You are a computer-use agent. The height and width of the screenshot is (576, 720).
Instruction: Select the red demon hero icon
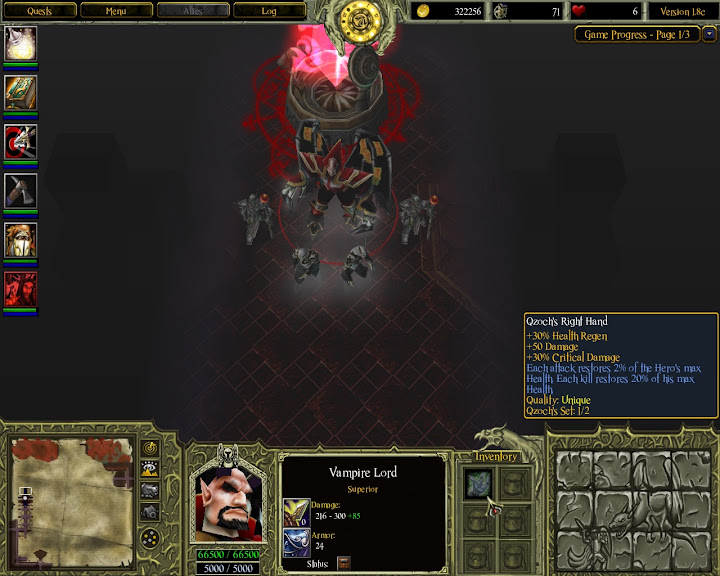[x=21, y=288]
